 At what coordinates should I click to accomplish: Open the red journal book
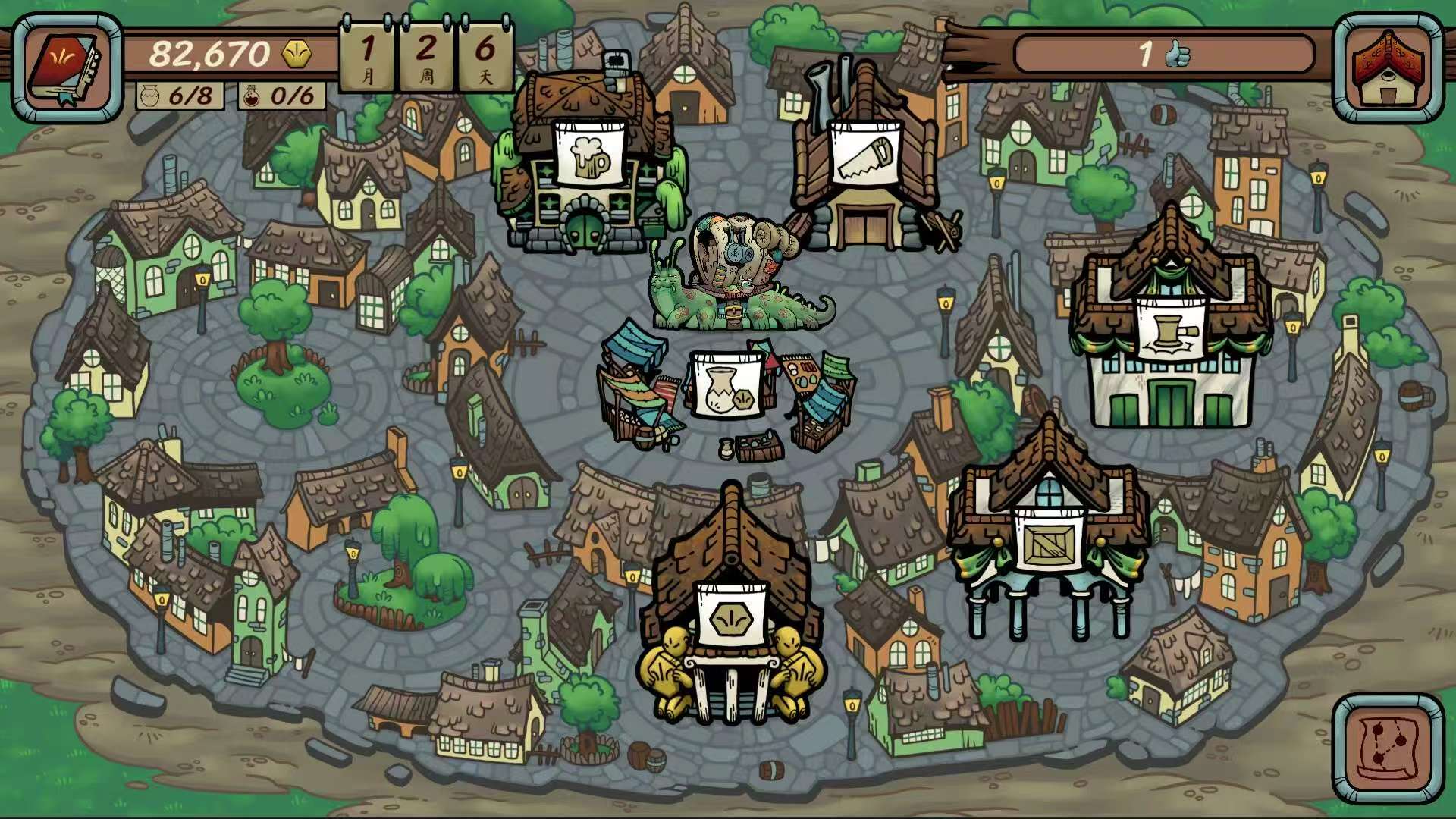[x=67, y=68]
